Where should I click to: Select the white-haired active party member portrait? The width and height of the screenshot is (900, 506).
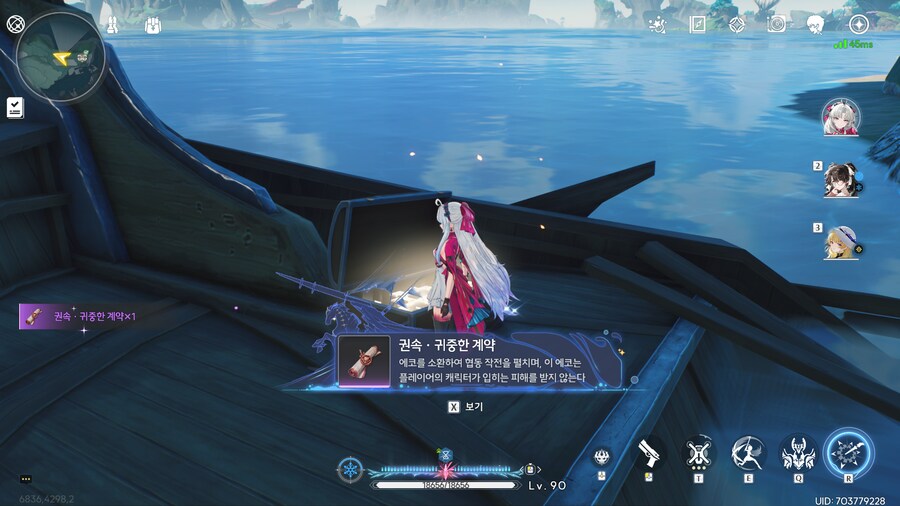click(838, 117)
